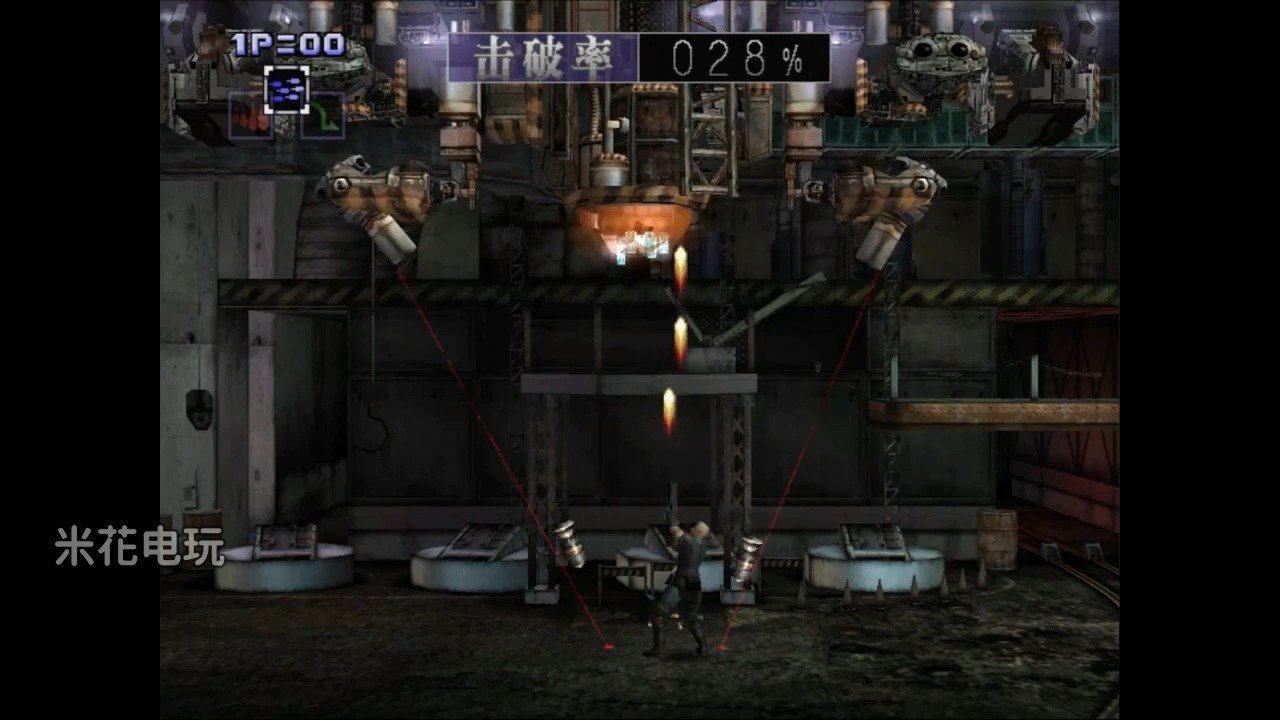The width and height of the screenshot is (1280, 720).
Task: Toggle the right floor turret emitting a laser
Action: point(749,555)
